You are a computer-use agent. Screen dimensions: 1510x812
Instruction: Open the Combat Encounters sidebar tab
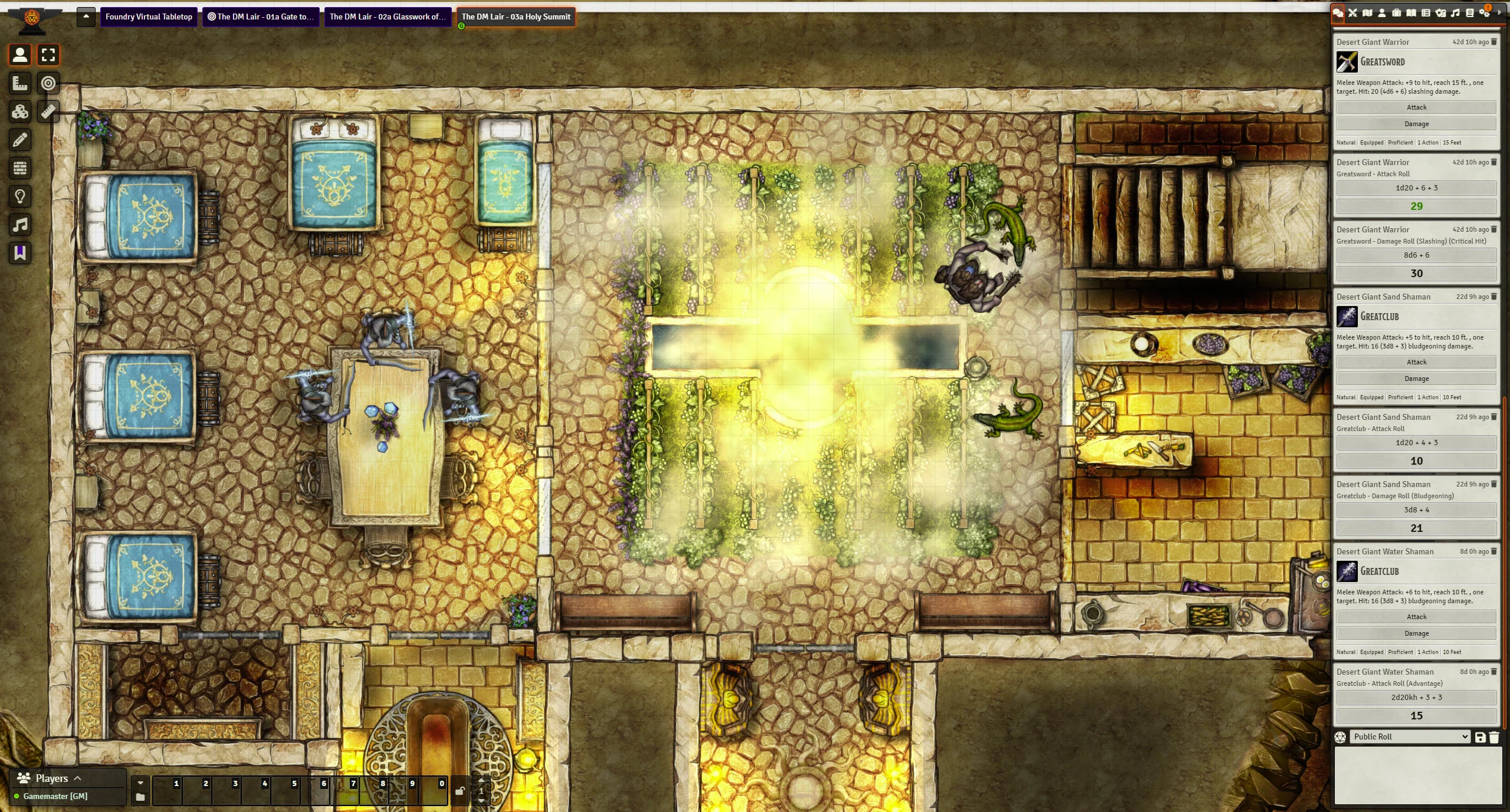click(x=1353, y=13)
